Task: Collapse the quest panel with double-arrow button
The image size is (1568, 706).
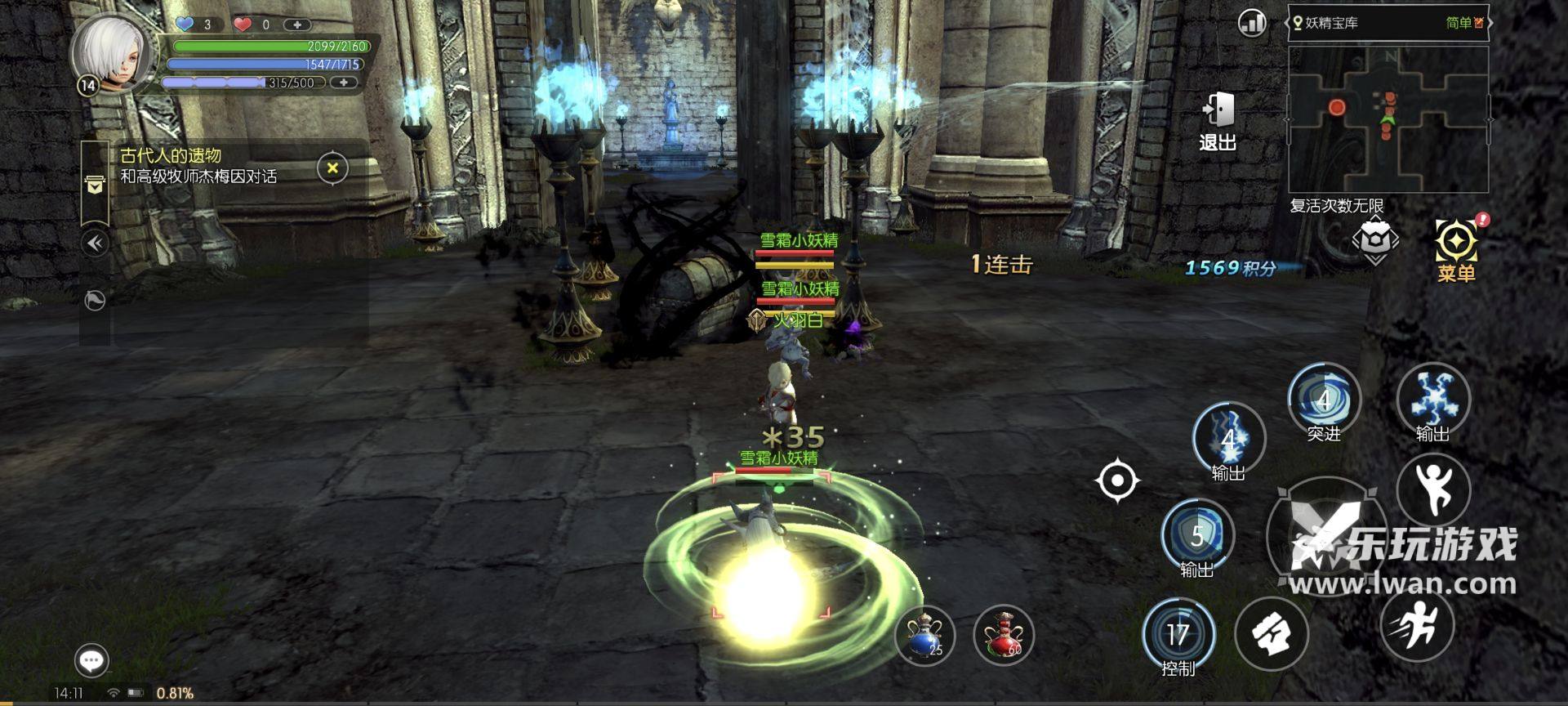Action: point(96,243)
